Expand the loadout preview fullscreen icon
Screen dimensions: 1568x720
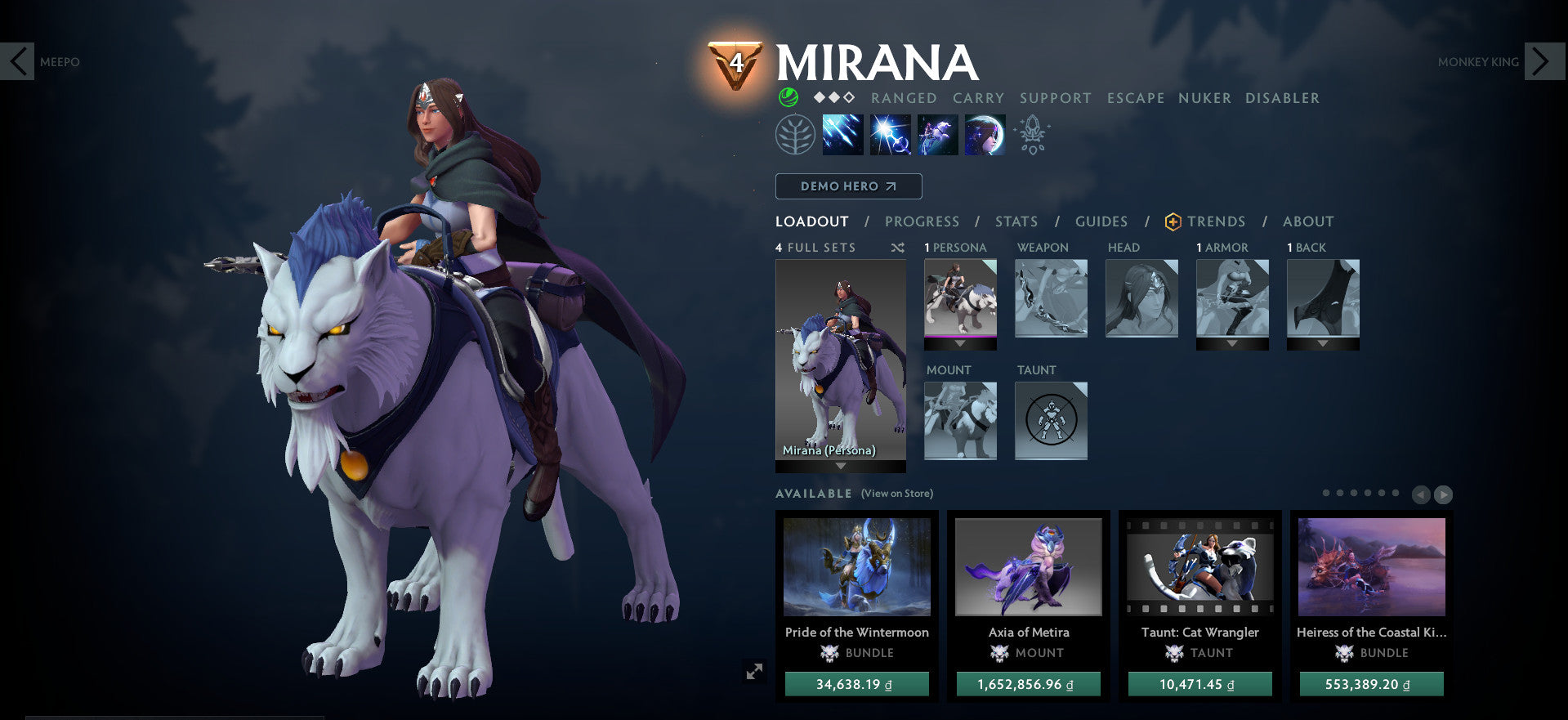coord(756,670)
